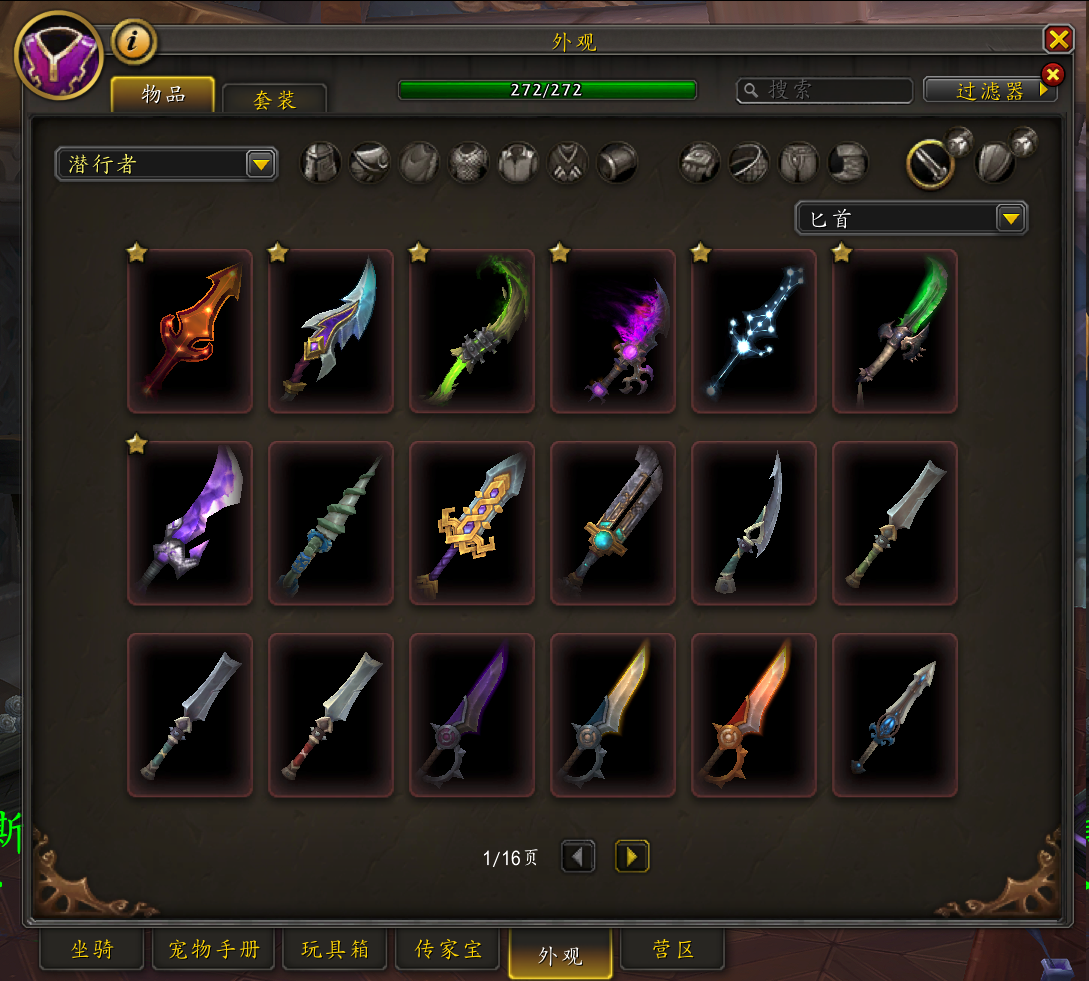The height and width of the screenshot is (981, 1089).
Task: Select the head slot helmet icon
Action: coord(321,162)
